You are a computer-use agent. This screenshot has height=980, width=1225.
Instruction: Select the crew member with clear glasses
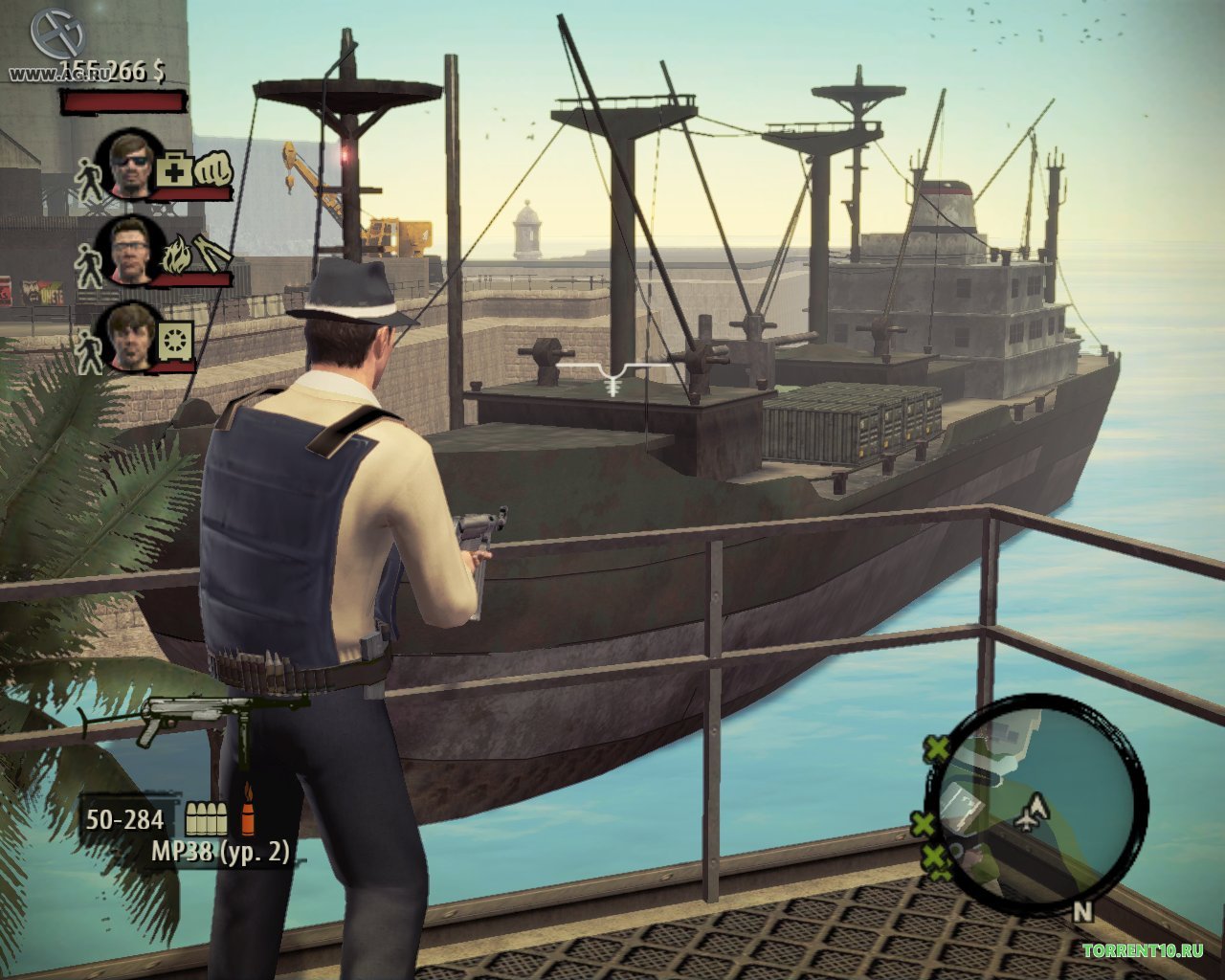point(130,248)
